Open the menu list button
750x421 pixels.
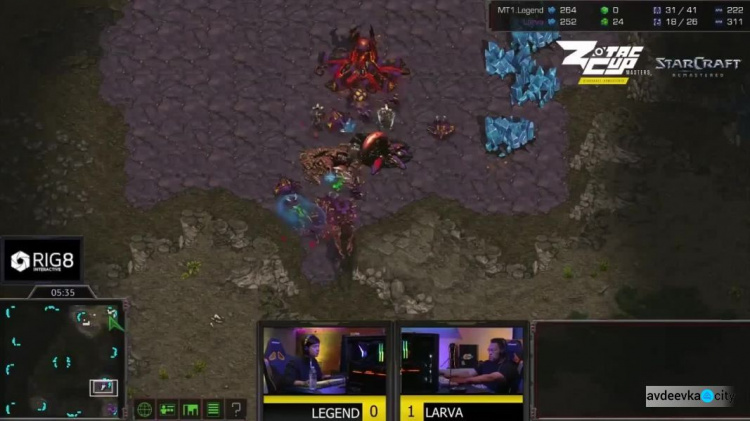[x=213, y=409]
